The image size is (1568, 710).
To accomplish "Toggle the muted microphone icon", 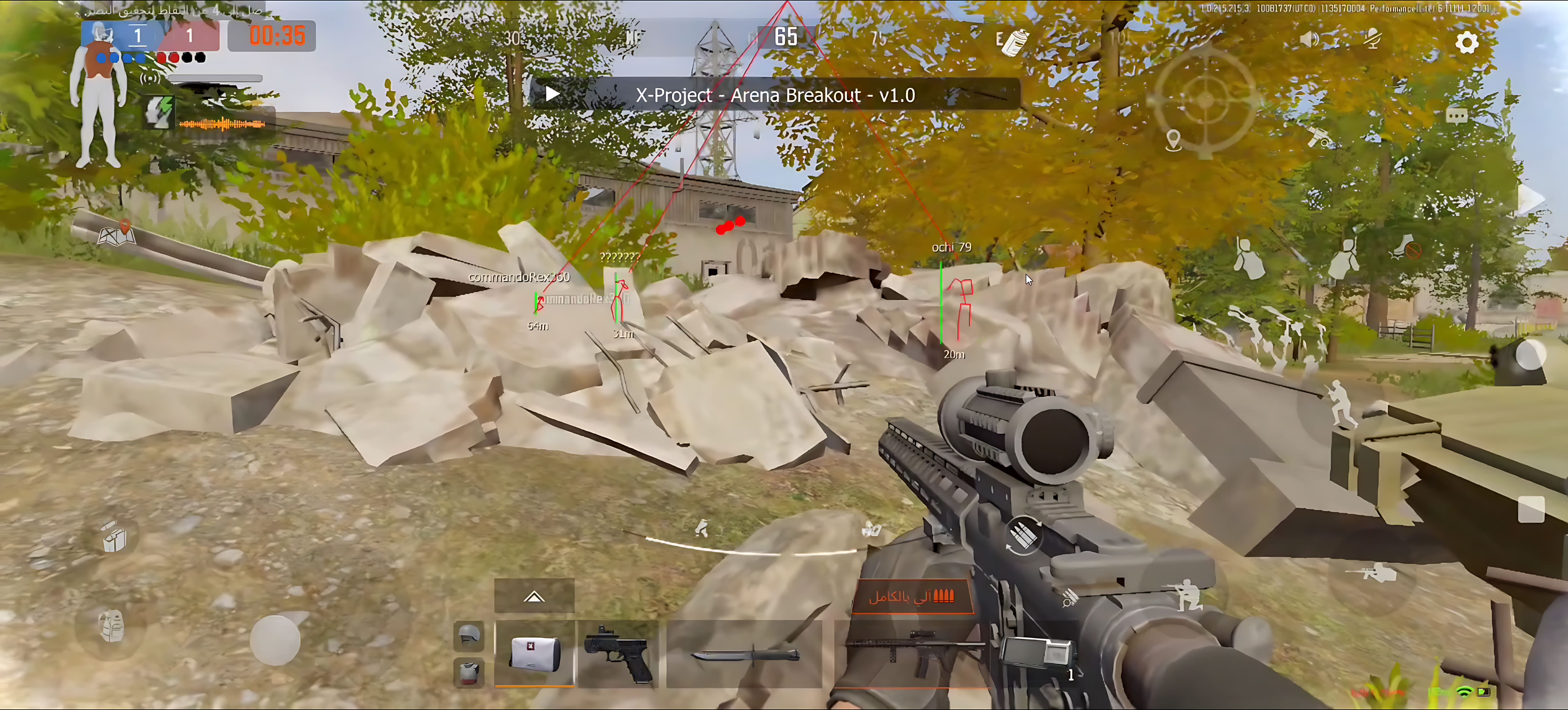I will pos(1372,40).
